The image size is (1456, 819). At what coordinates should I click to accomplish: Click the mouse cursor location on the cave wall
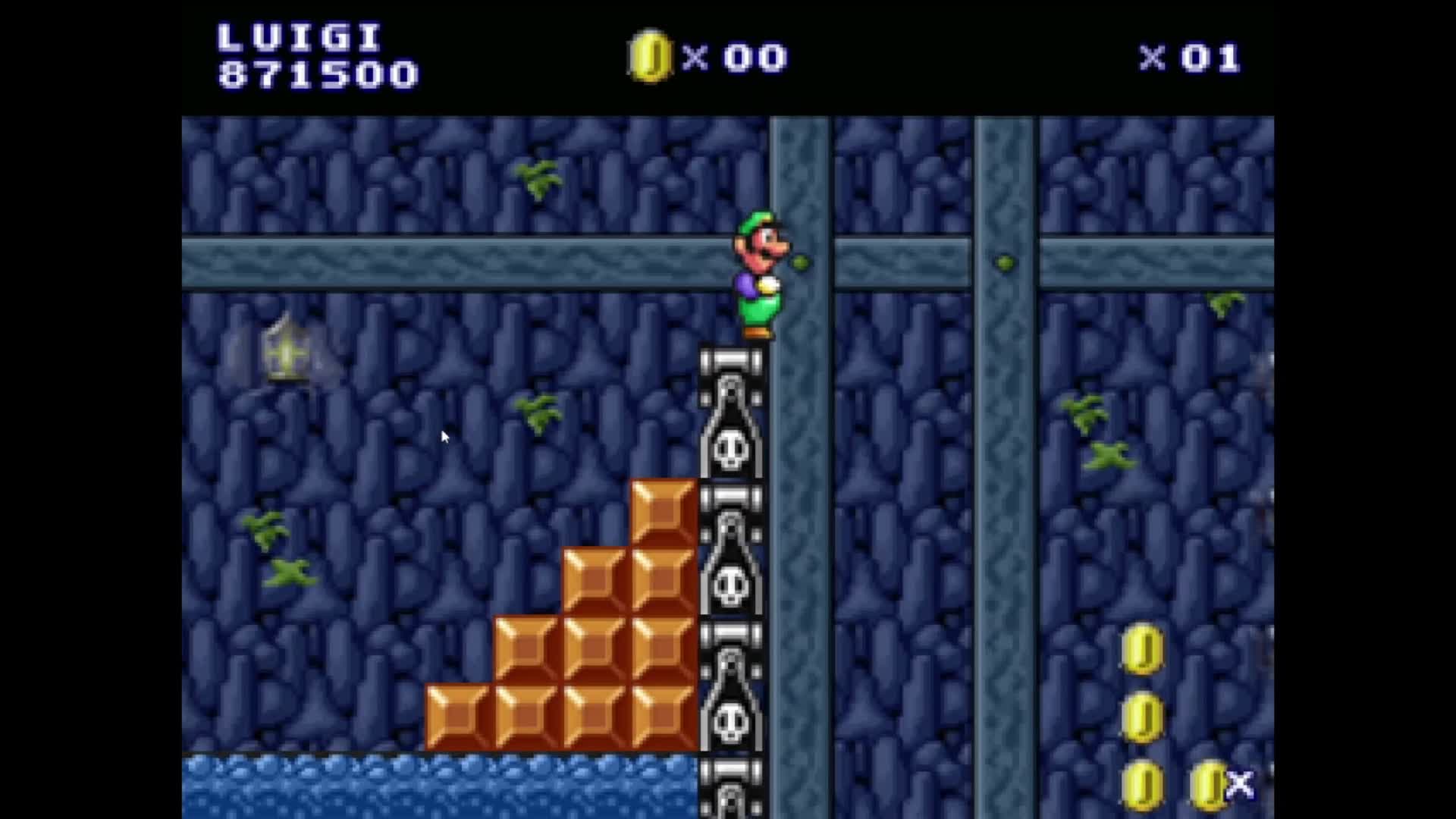(444, 438)
